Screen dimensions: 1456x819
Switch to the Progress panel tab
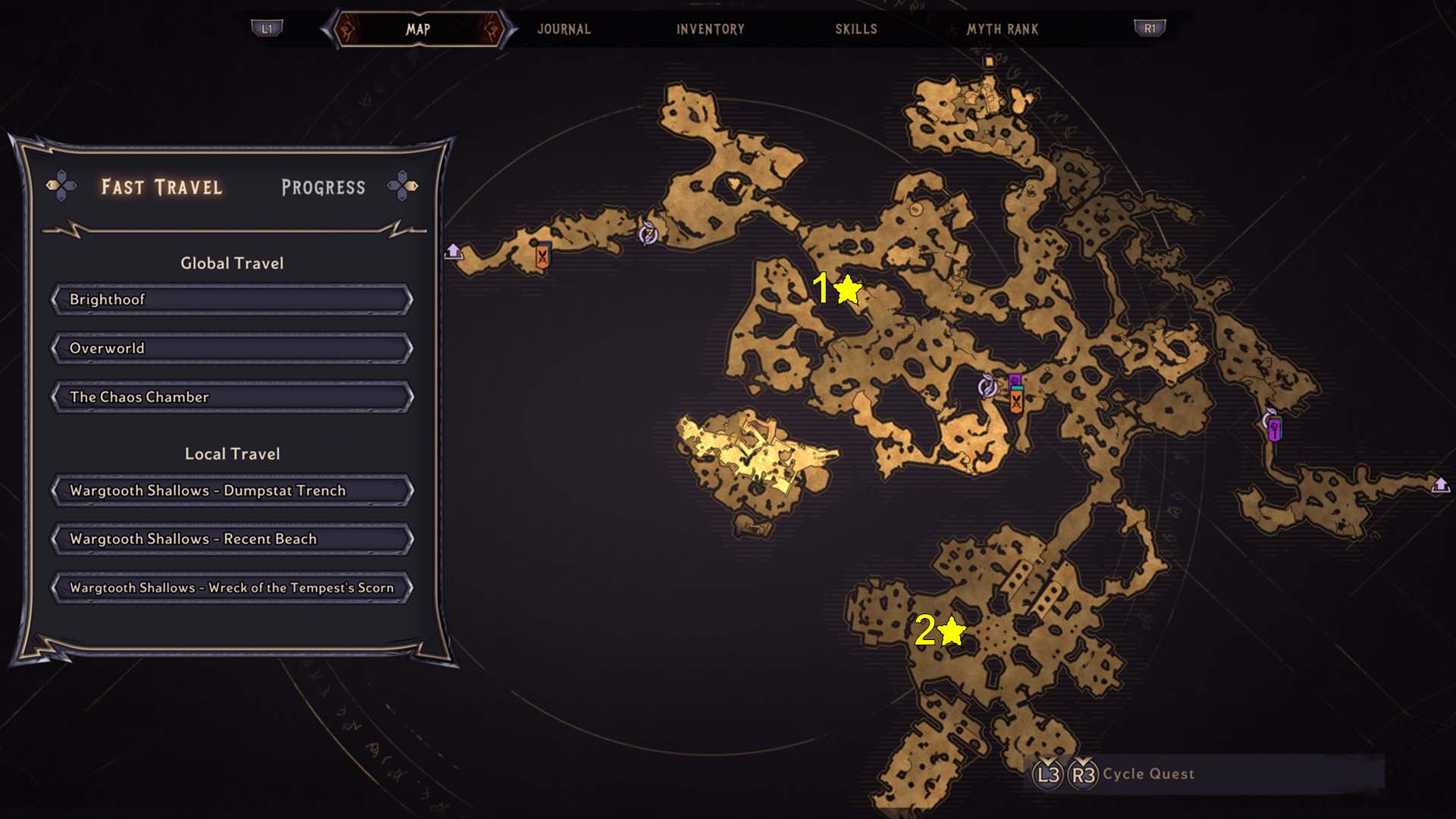(x=323, y=187)
